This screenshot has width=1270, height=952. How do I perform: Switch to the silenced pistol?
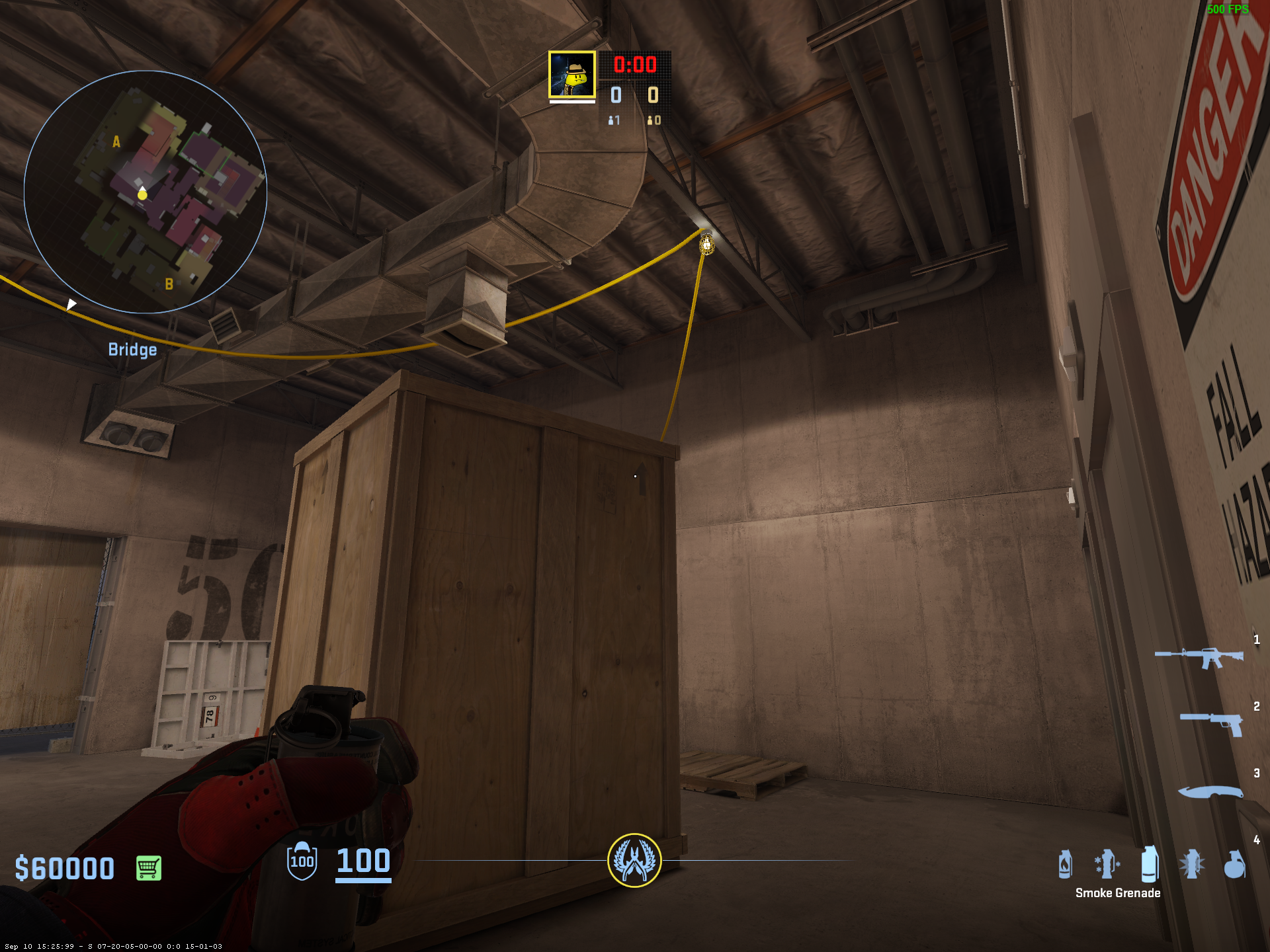click(1211, 723)
